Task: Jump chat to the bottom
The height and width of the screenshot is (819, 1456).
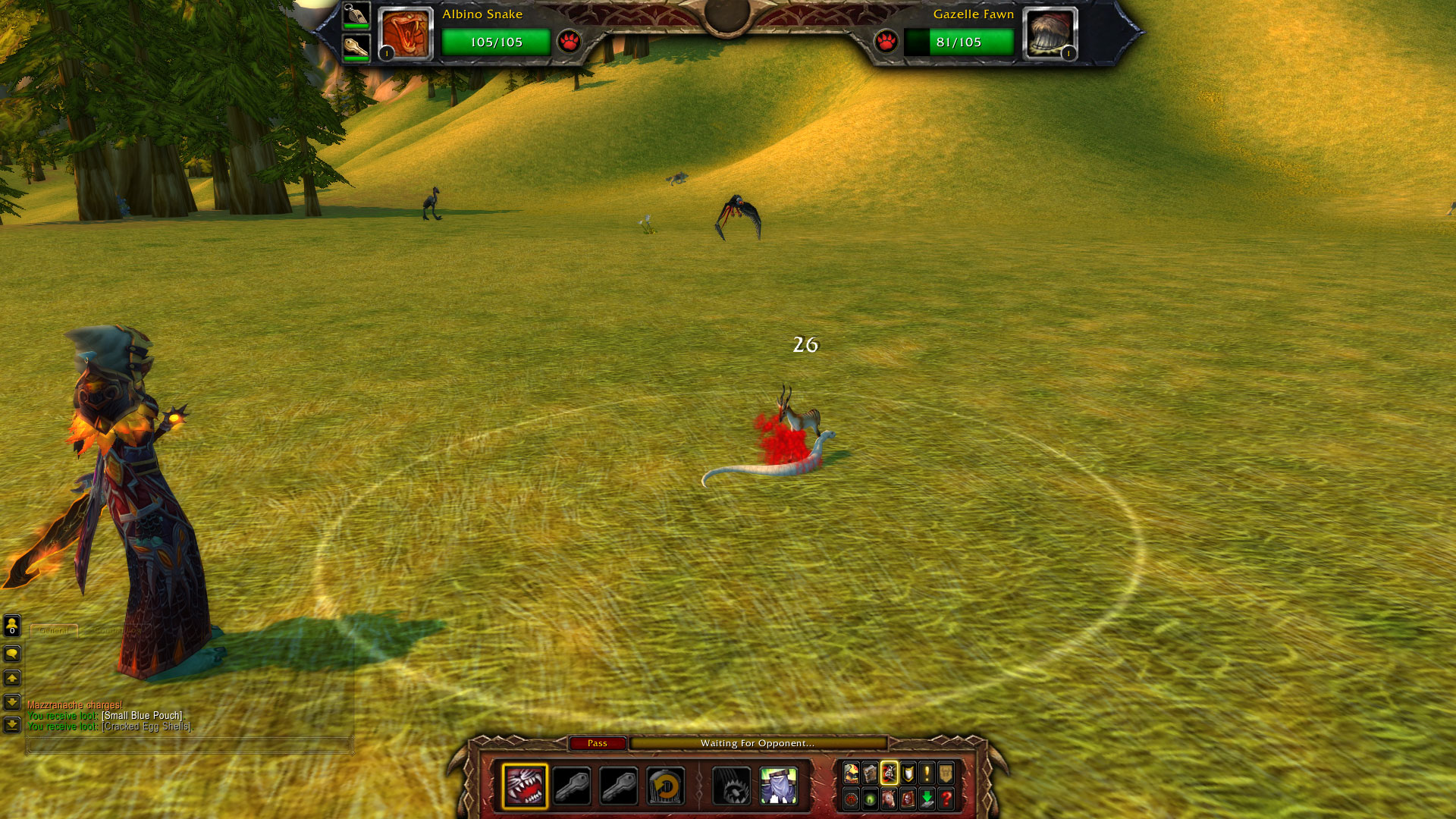Action: pos(12,726)
